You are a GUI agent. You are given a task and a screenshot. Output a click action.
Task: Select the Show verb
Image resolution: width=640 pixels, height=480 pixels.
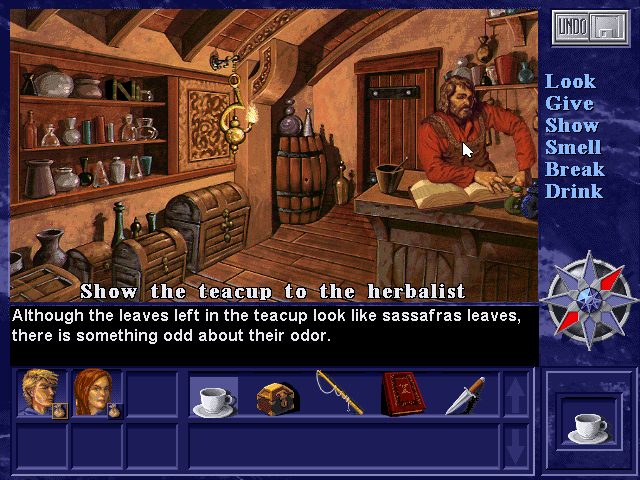572,125
